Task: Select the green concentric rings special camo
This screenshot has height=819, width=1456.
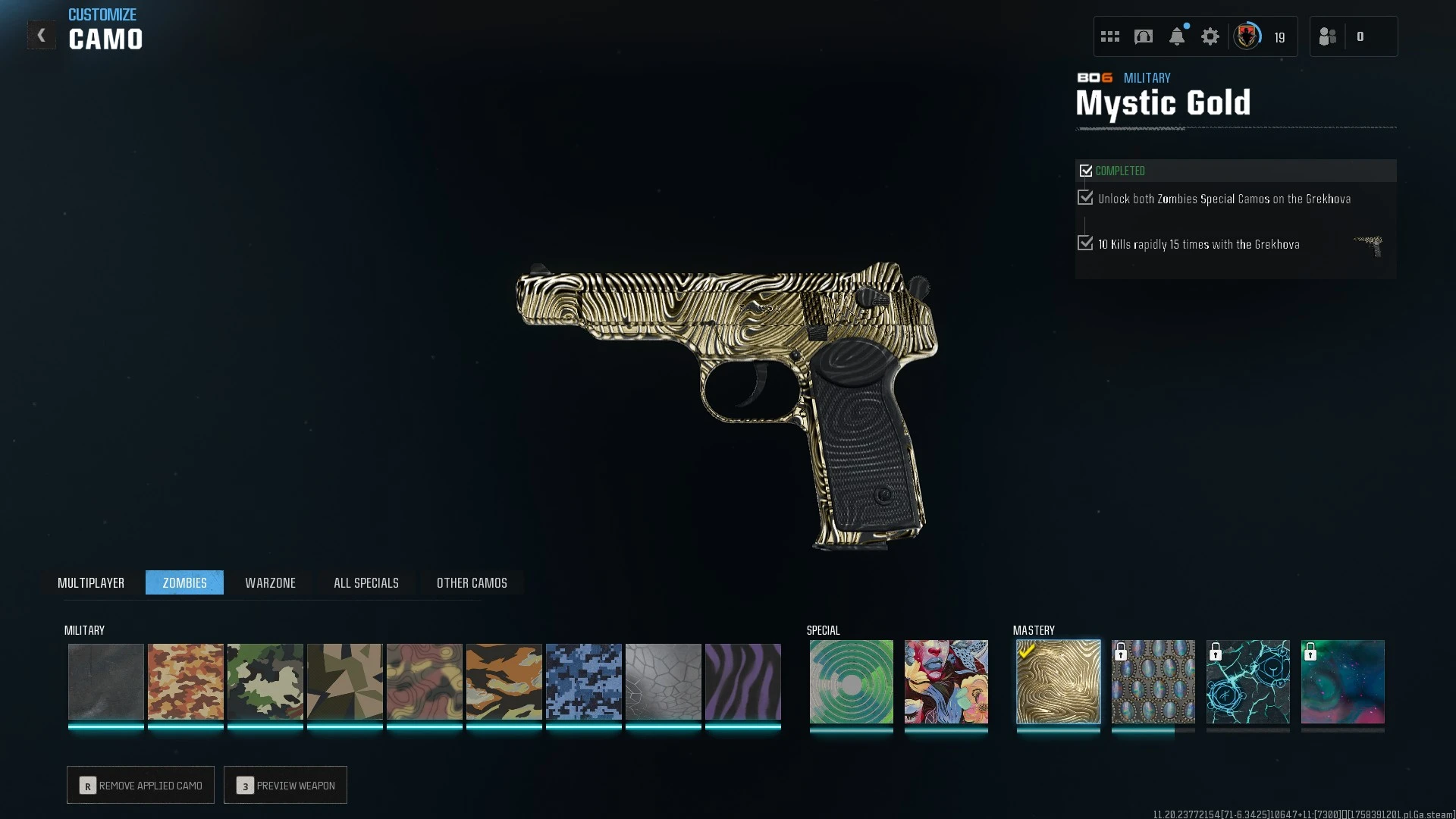Action: (x=852, y=681)
